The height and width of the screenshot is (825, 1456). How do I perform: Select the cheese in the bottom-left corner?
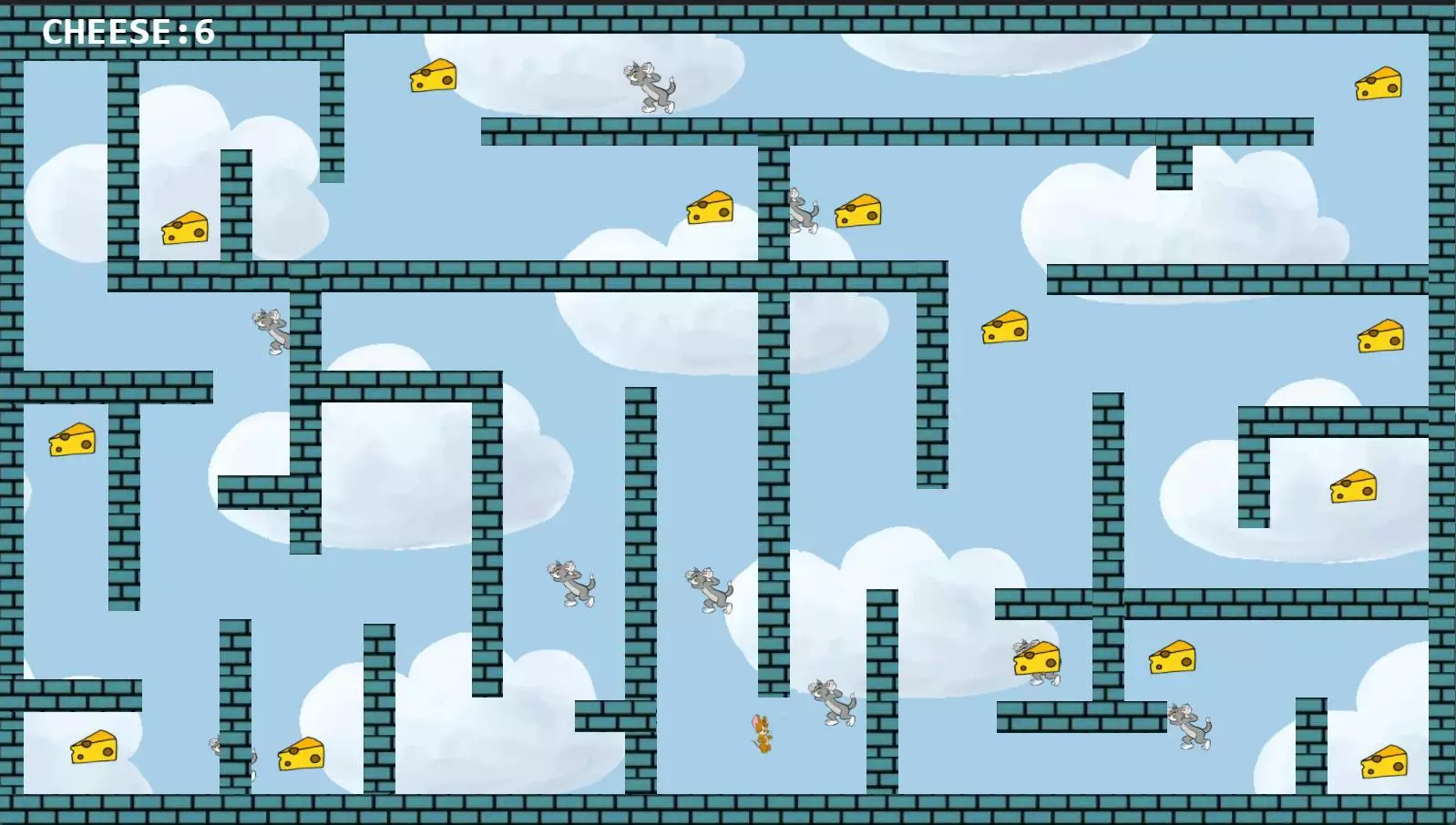pos(93,747)
